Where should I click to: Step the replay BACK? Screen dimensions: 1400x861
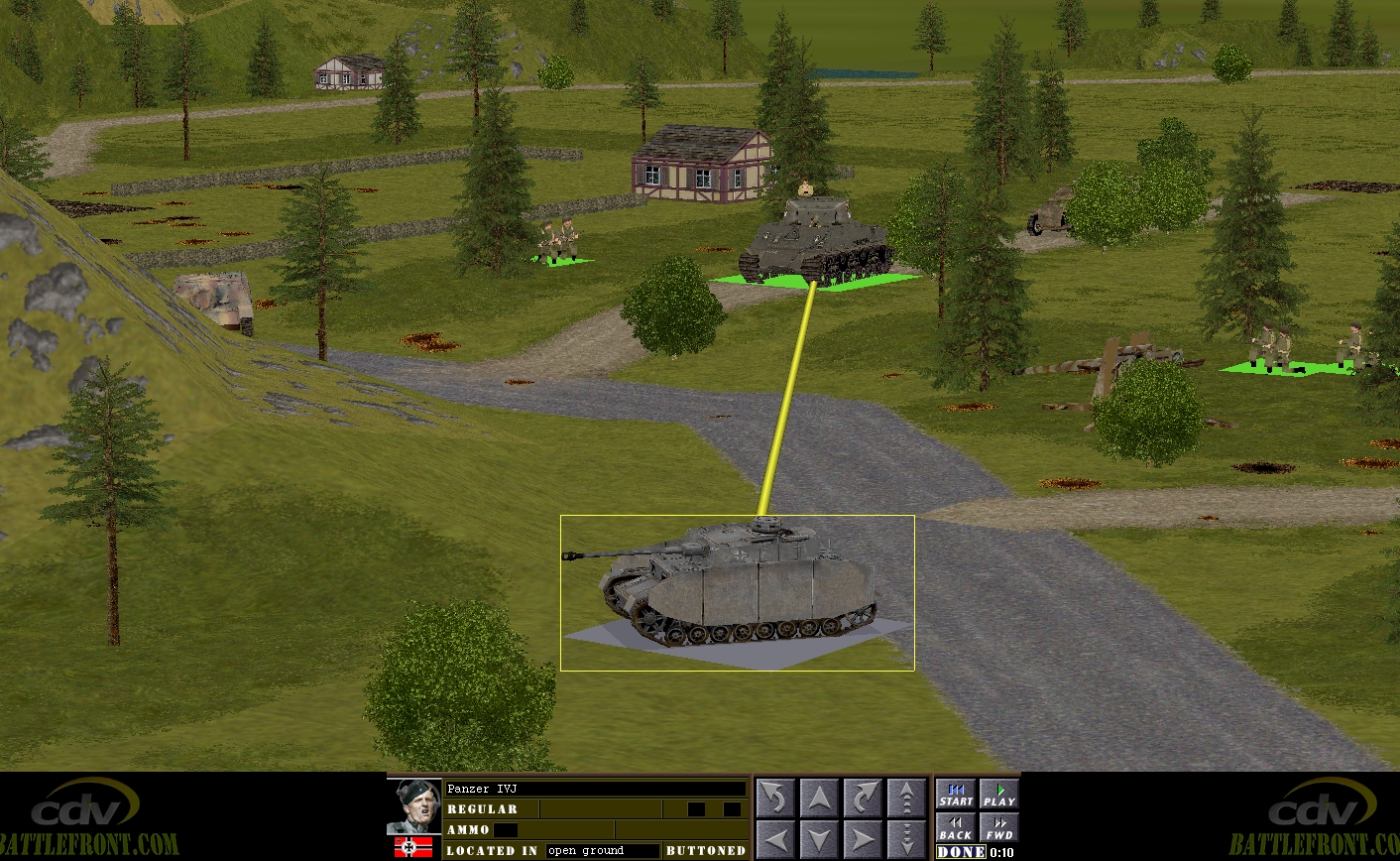click(x=956, y=828)
